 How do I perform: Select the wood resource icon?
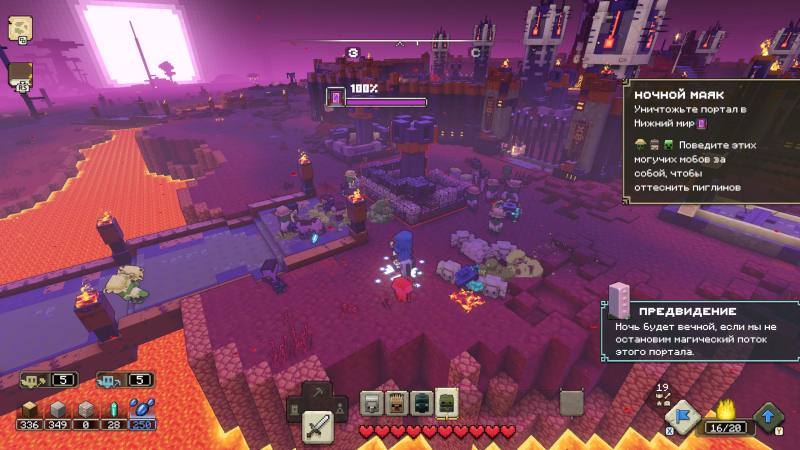(32, 409)
